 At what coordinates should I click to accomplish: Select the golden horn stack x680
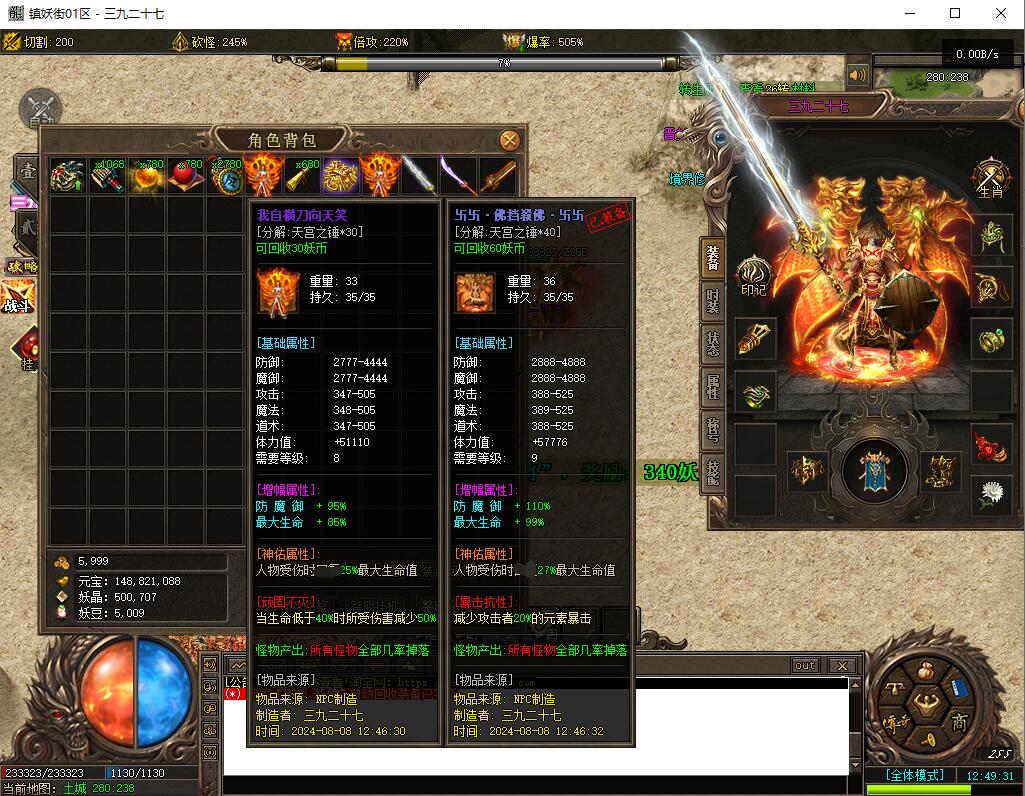[x=302, y=176]
